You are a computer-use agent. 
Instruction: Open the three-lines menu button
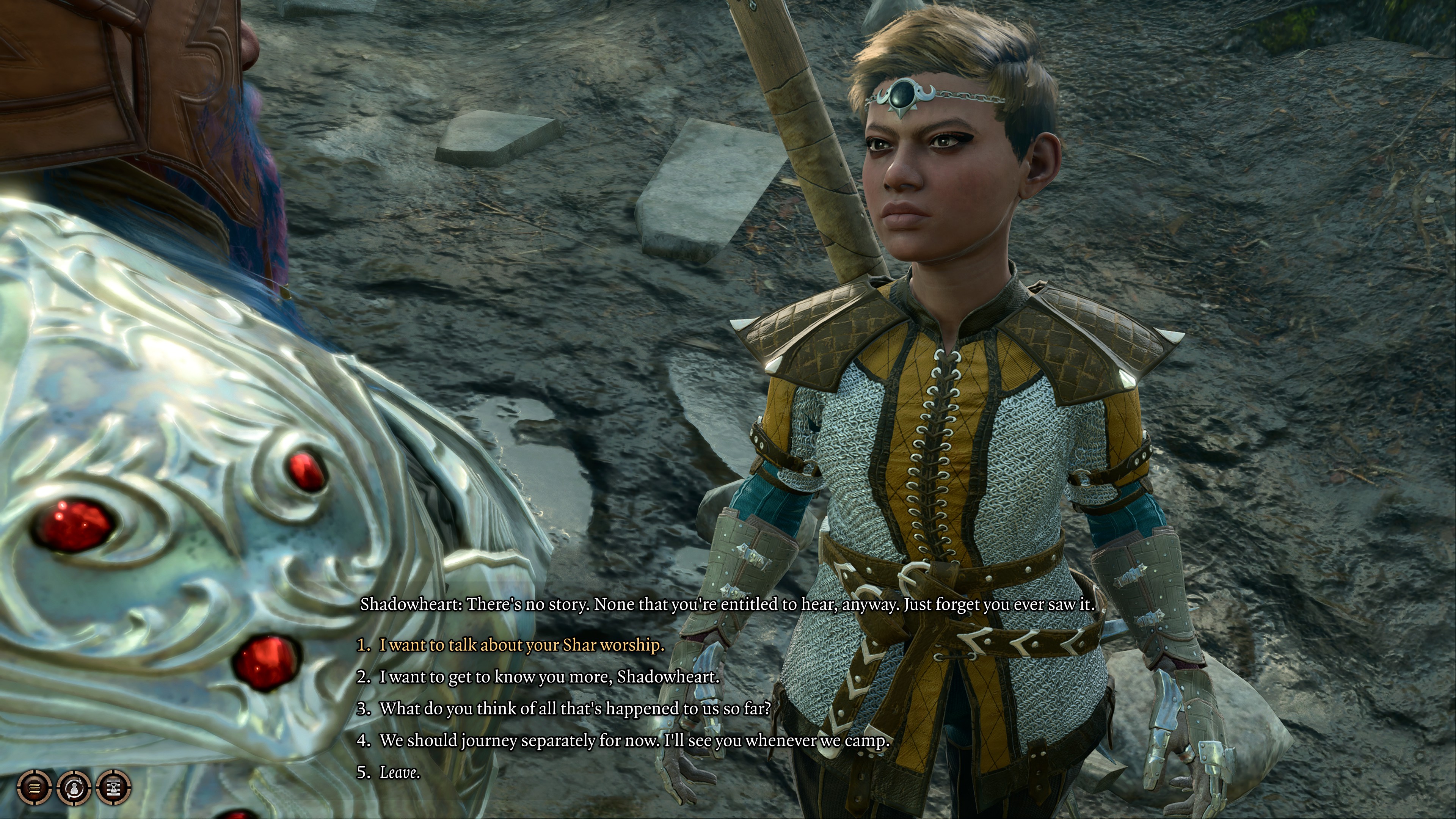coord(35,787)
